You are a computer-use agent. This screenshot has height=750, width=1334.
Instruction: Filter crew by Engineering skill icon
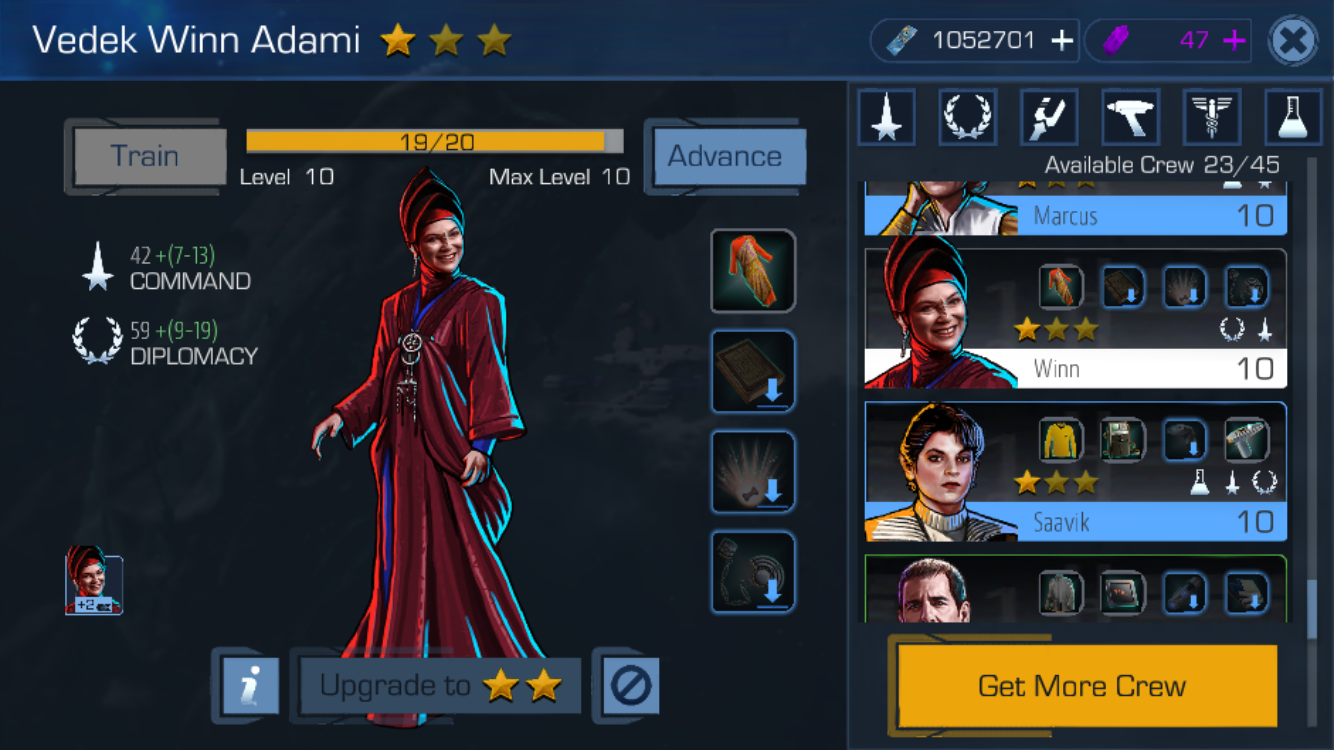pyautogui.click(x=1049, y=117)
